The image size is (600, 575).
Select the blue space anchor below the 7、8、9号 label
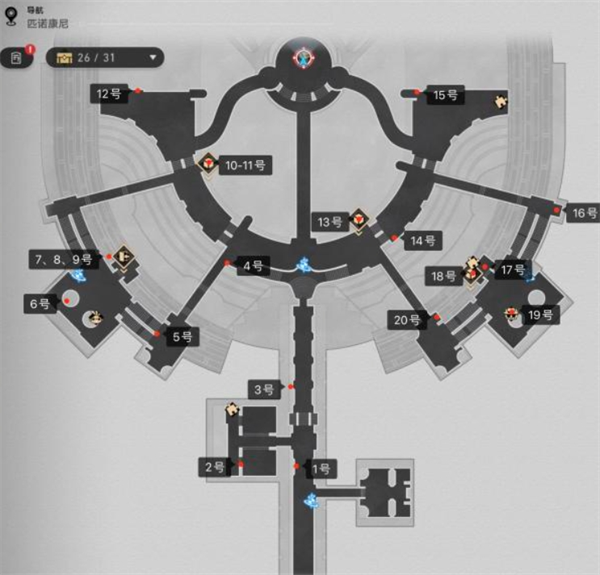[x=79, y=275]
